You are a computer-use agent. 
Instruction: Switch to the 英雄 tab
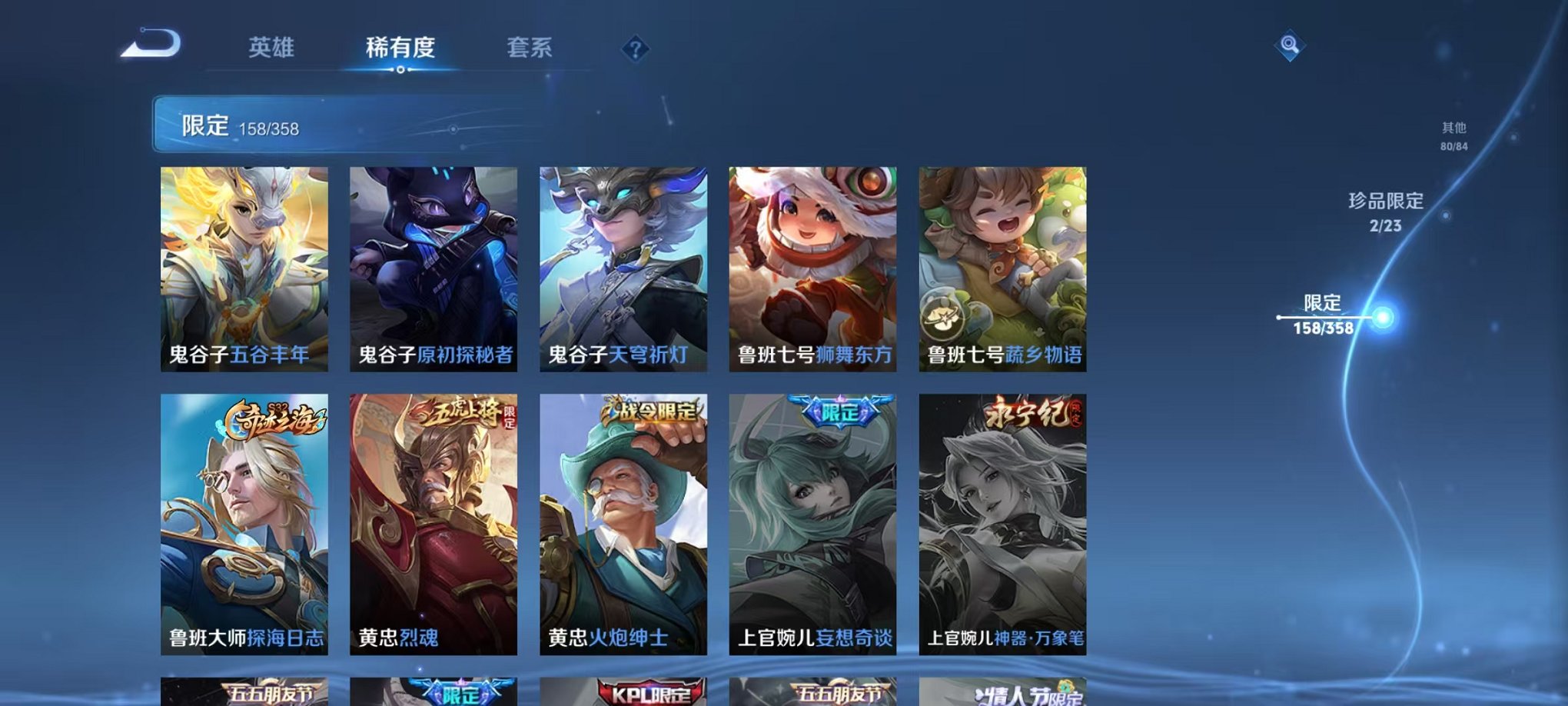tap(271, 46)
